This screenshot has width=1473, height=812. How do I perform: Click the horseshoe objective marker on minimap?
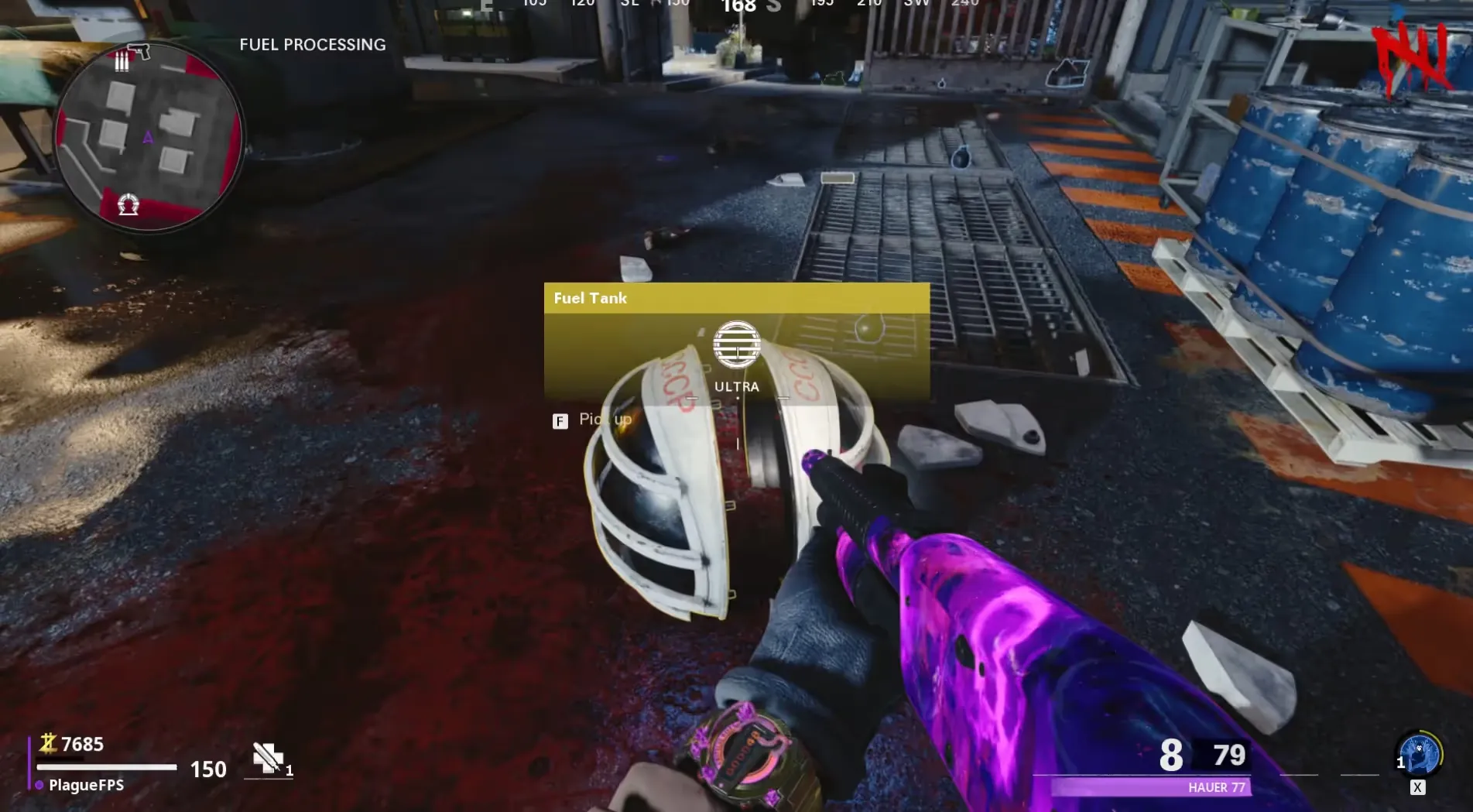(128, 204)
